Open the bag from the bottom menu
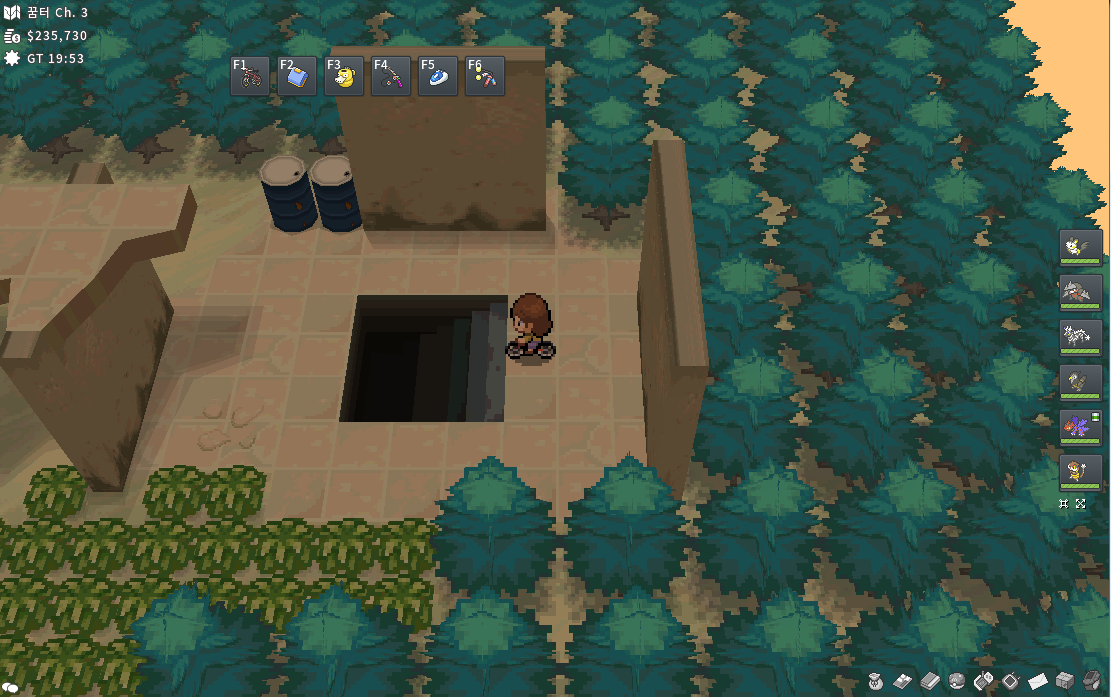Screen dimensions: 1111x697 [875, 681]
